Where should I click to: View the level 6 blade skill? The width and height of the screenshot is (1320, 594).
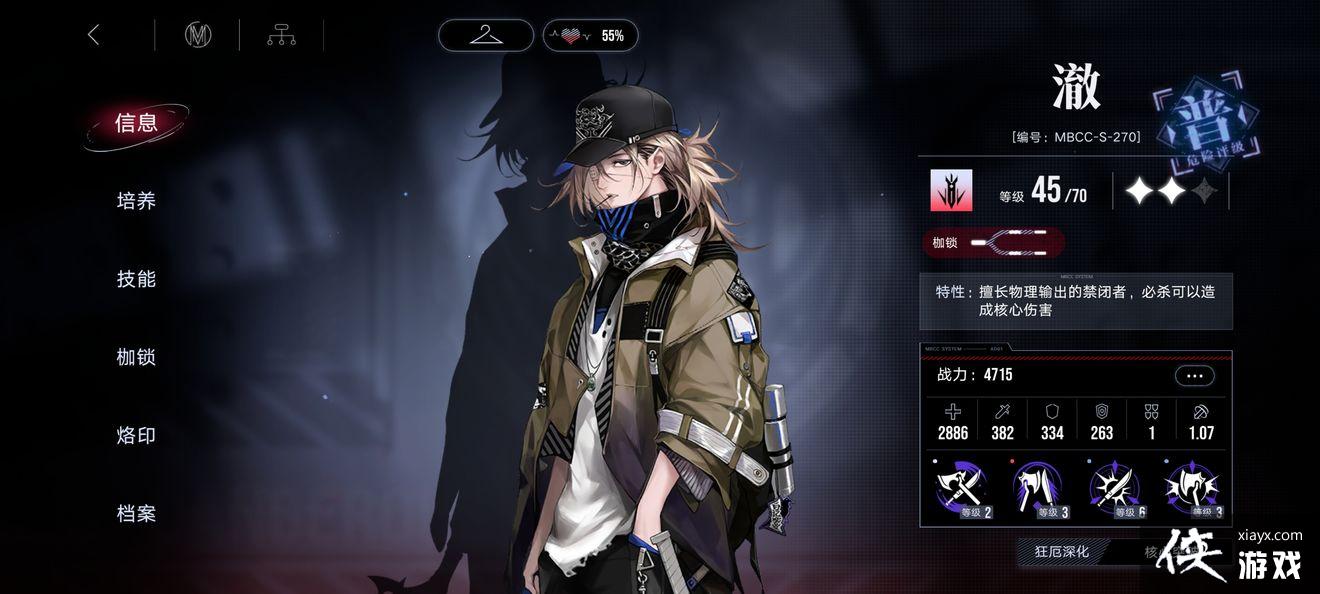(x=1116, y=489)
